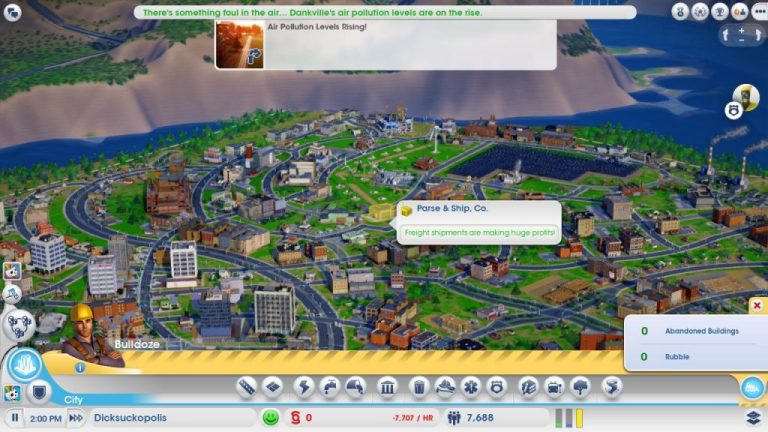768x432 pixels.
Task: Open the Parks tree menu
Action: [581, 387]
